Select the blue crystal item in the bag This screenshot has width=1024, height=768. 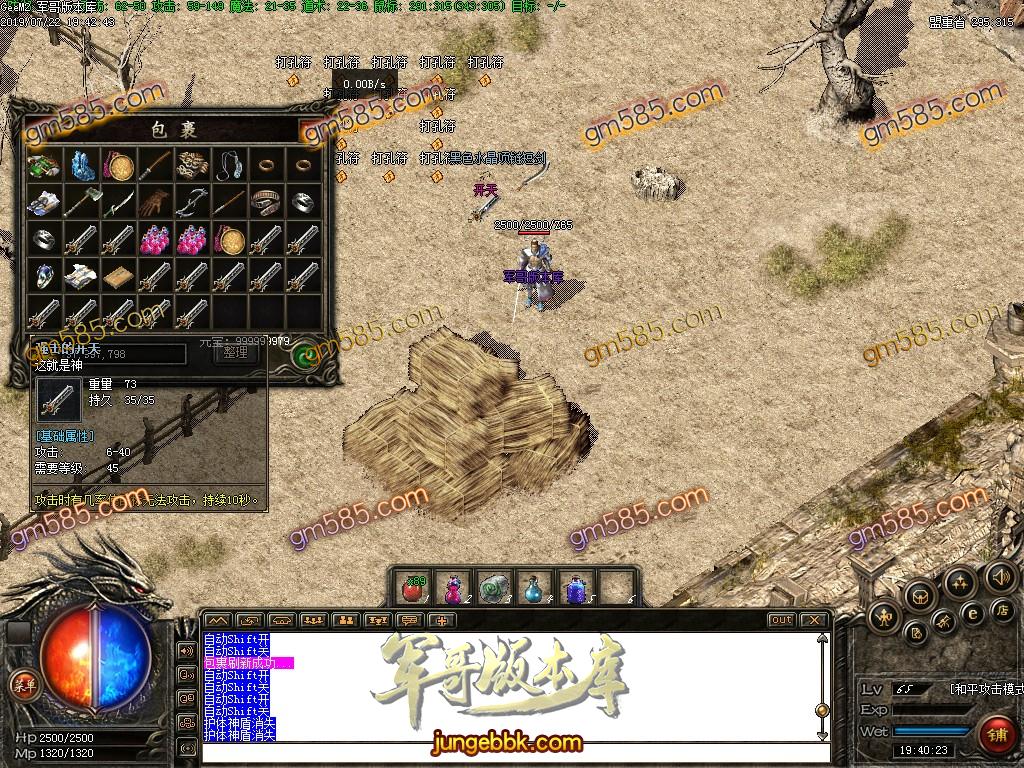pyautogui.click(x=81, y=165)
